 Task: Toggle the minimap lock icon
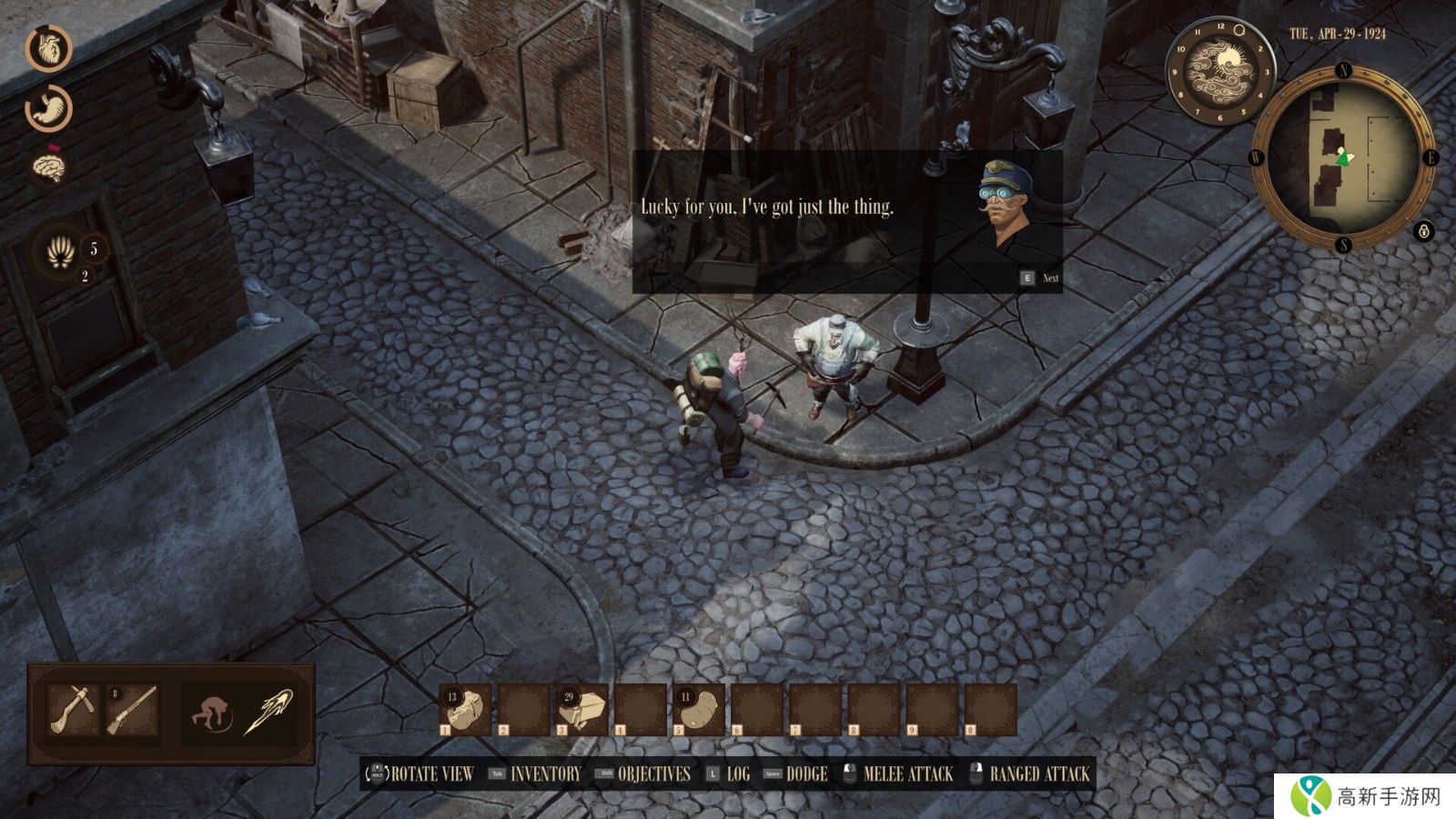(x=1424, y=231)
